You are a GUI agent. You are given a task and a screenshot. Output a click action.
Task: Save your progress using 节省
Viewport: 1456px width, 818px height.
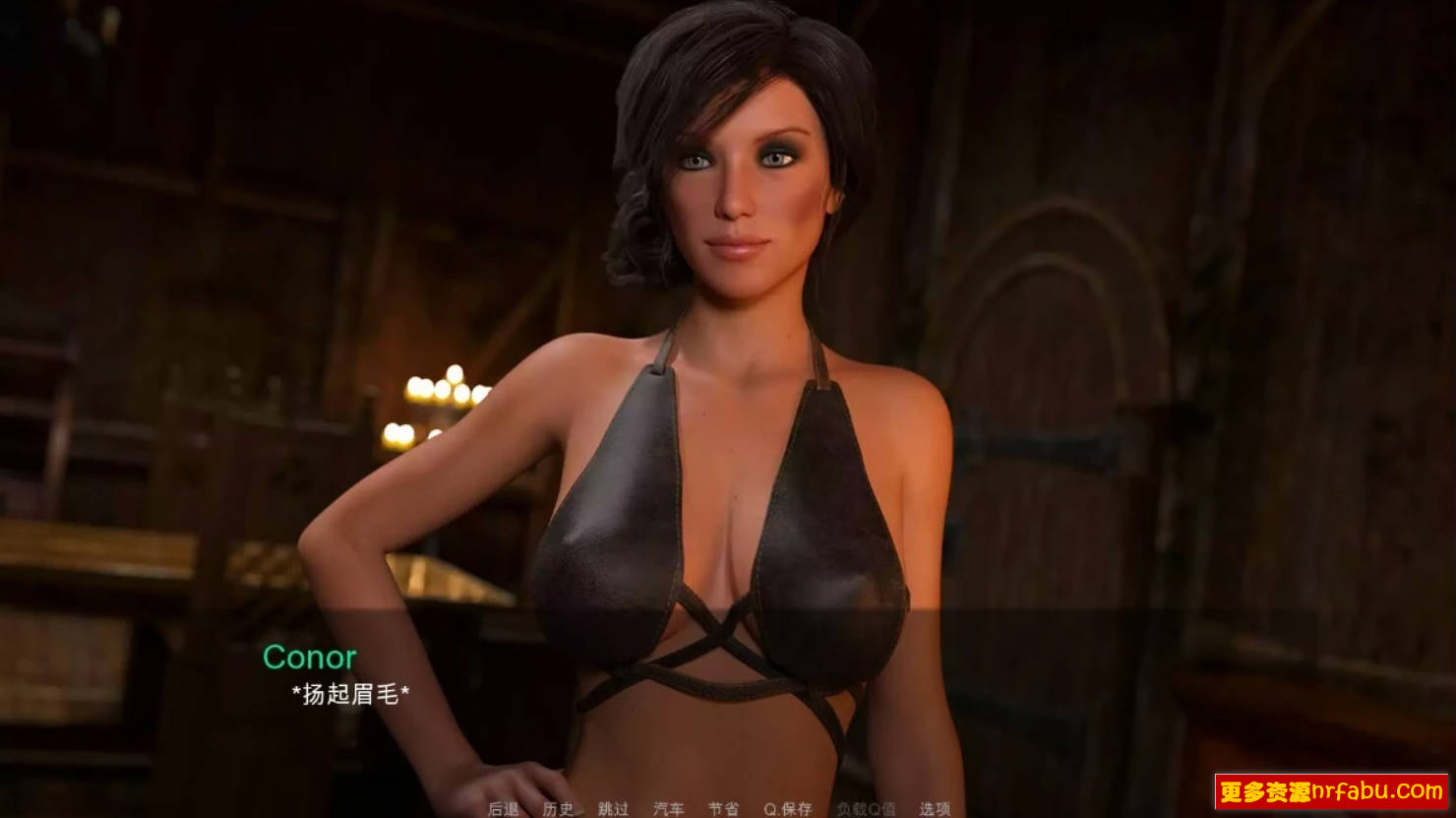pyautogui.click(x=725, y=809)
